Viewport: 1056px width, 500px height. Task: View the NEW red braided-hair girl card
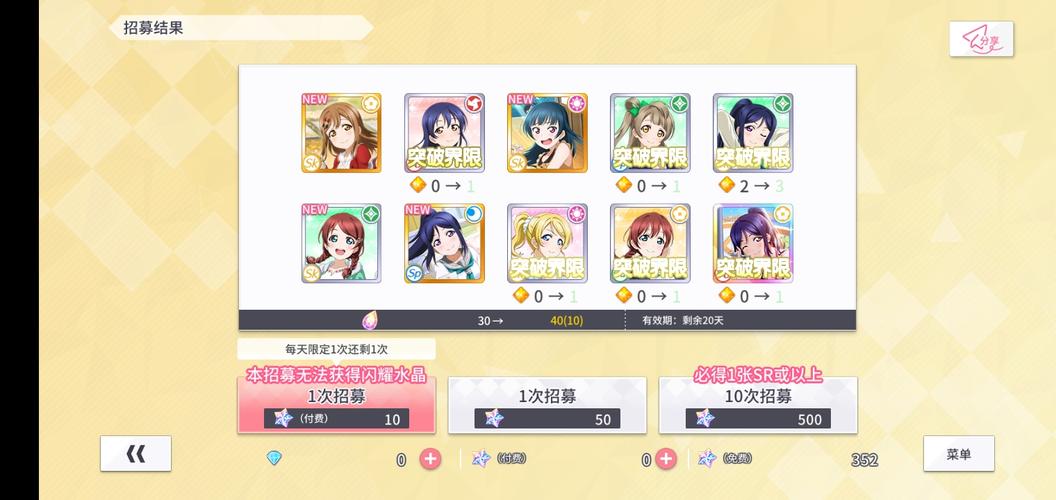[x=341, y=243]
